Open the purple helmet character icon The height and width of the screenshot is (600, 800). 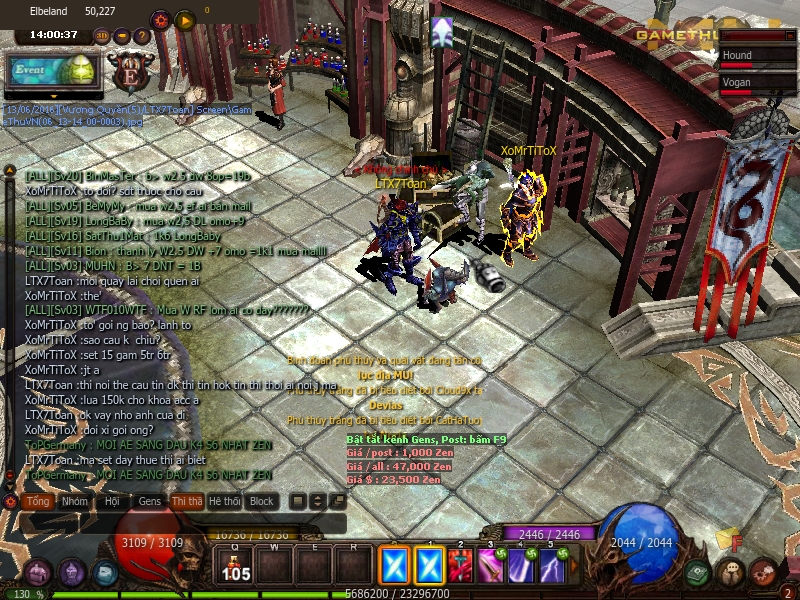click(x=71, y=573)
